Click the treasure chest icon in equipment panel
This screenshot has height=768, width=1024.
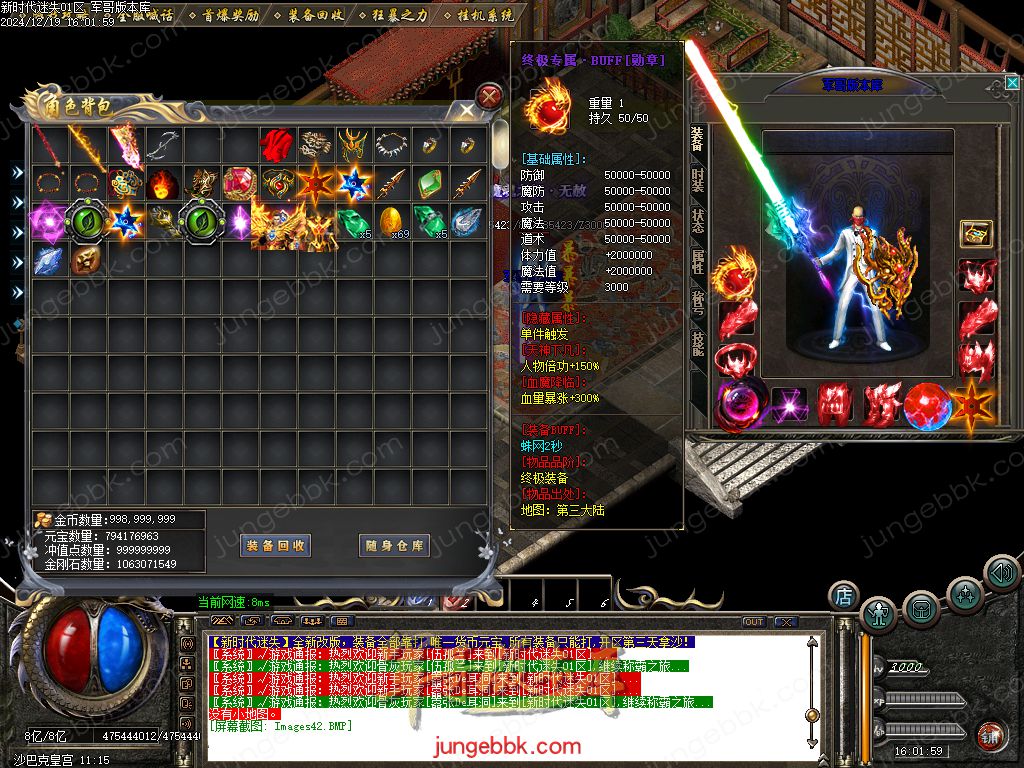[976, 234]
